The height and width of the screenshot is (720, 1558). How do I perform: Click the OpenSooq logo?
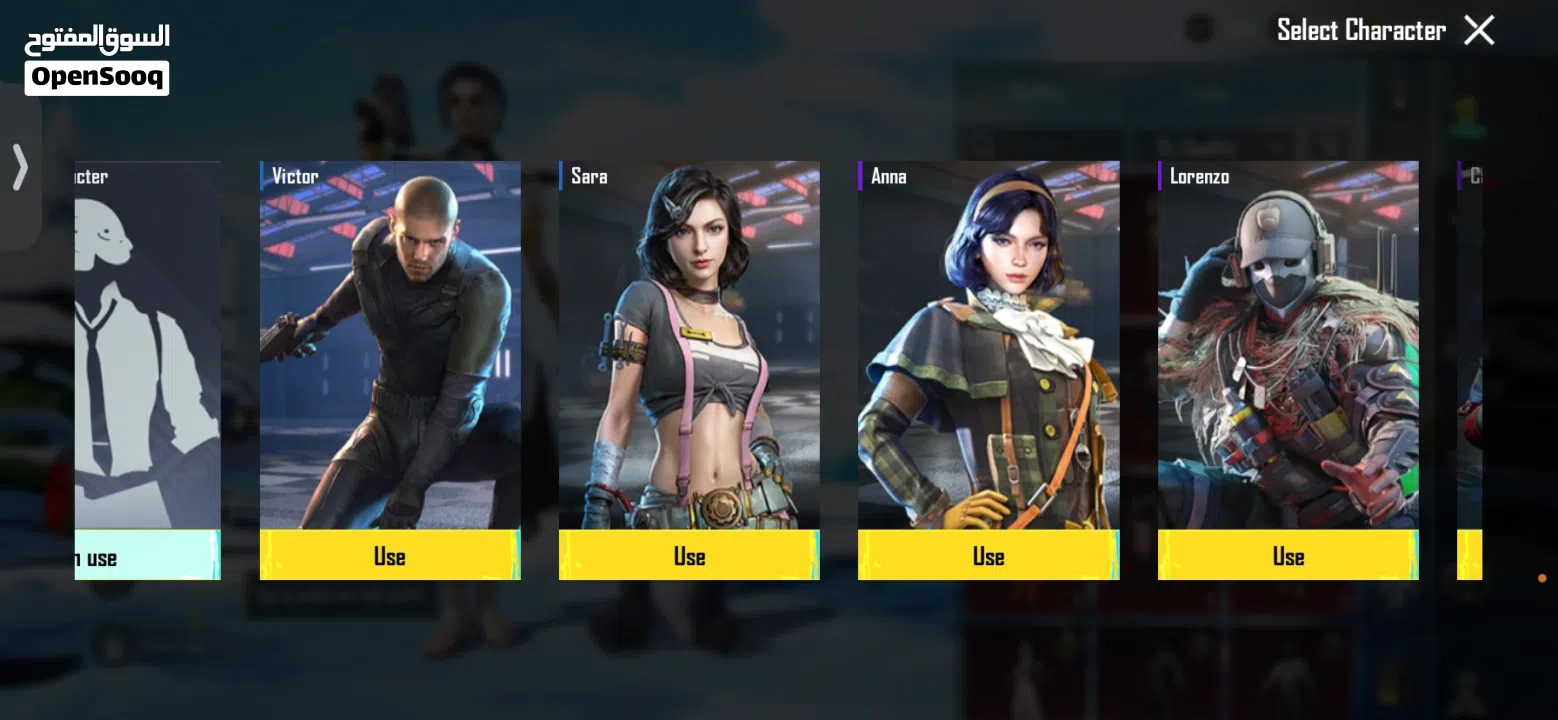96,75
